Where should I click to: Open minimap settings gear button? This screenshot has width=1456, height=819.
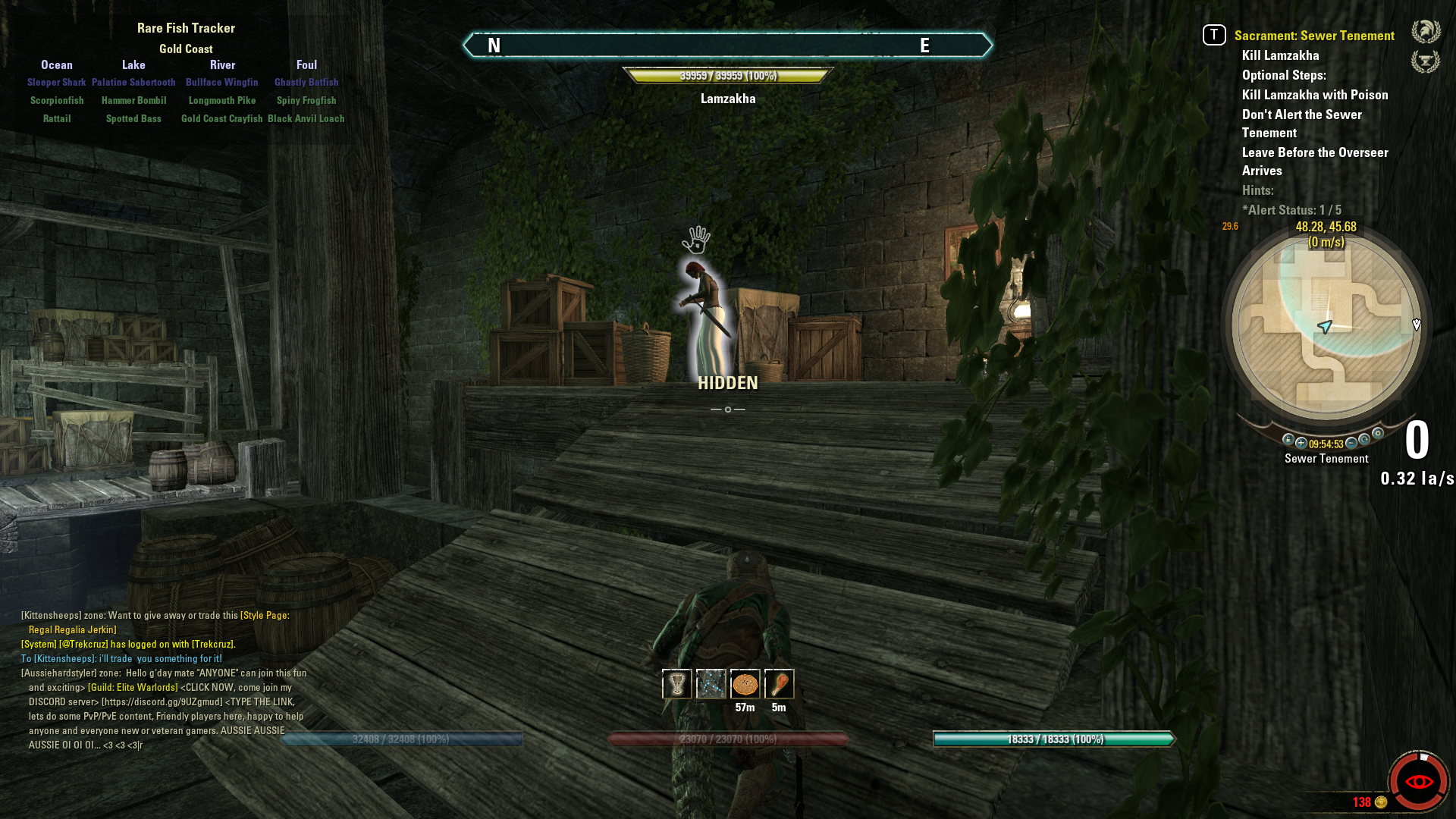1378,434
